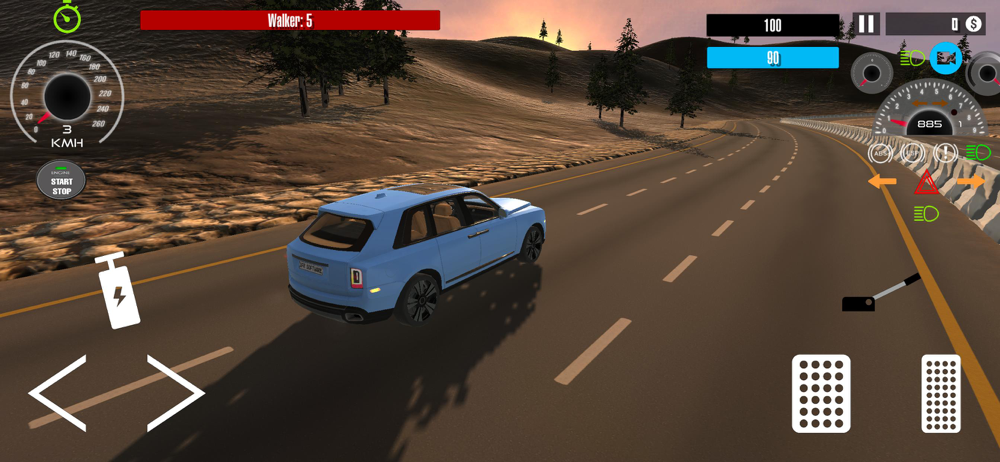Pull the handbrake lever

point(880,294)
